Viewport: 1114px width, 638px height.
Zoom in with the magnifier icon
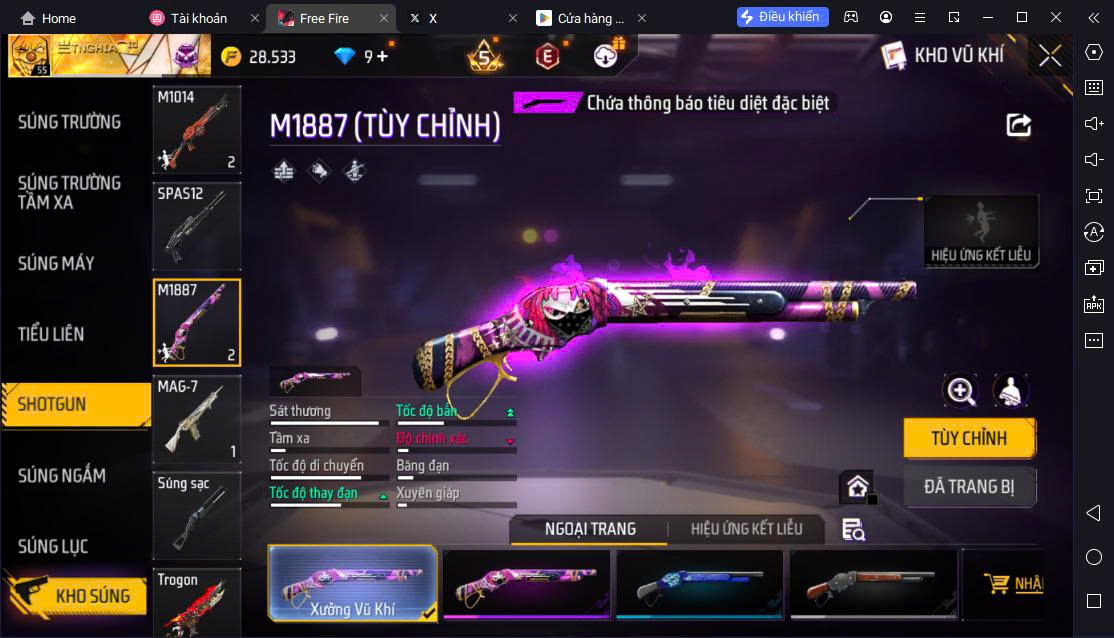tap(961, 391)
